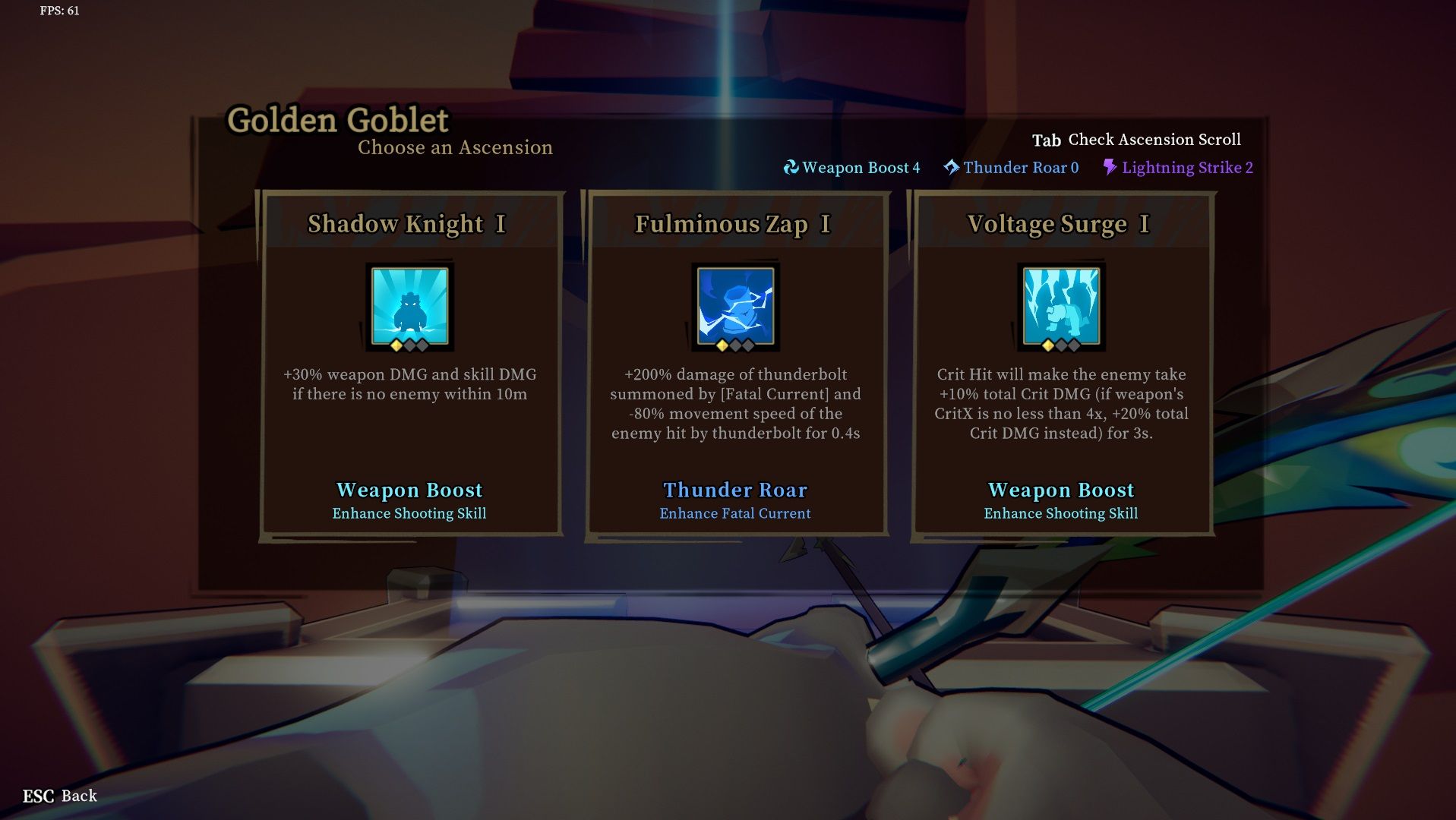Click the Weapon Boost 4 counter label
The image size is (1456, 820).
pos(861,167)
